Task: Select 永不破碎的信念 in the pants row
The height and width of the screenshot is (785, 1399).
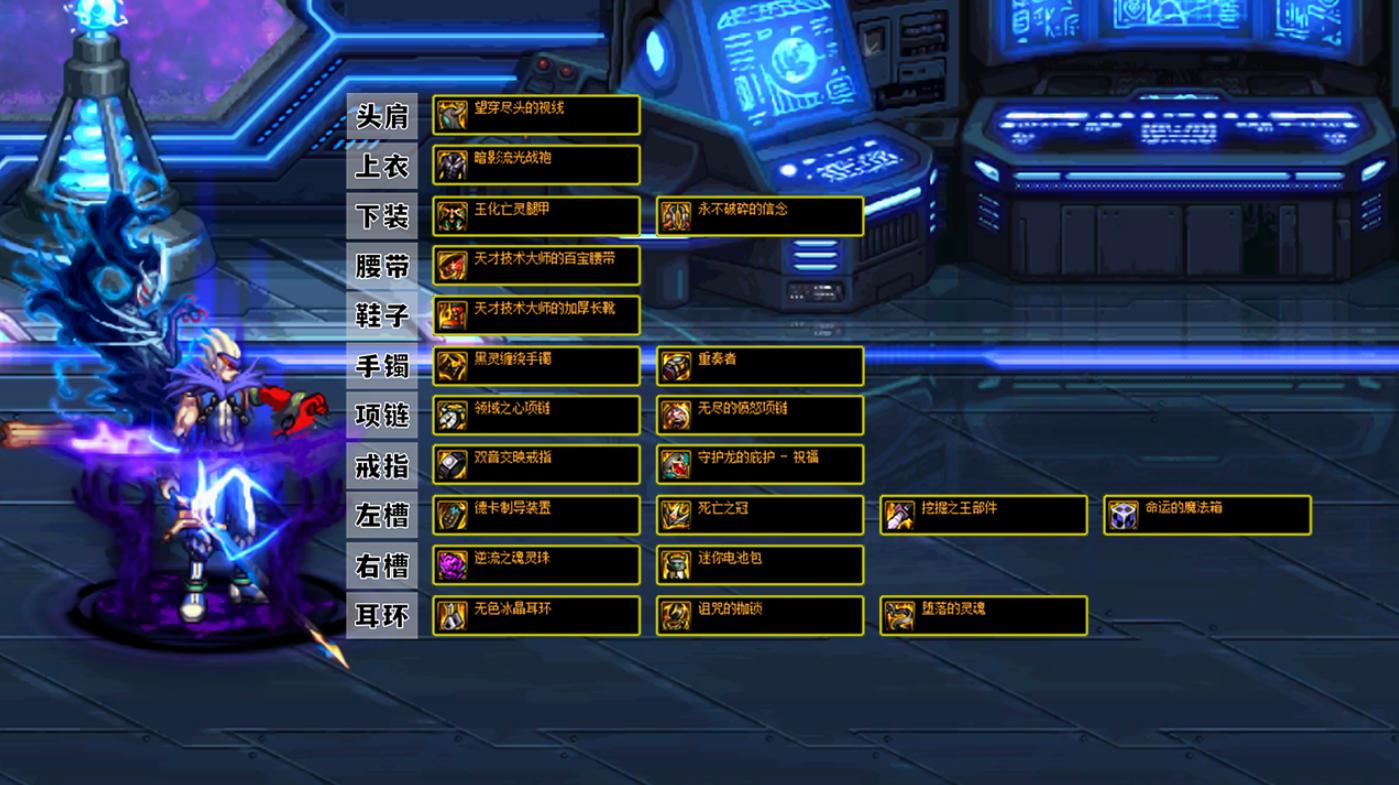Action: click(x=760, y=216)
